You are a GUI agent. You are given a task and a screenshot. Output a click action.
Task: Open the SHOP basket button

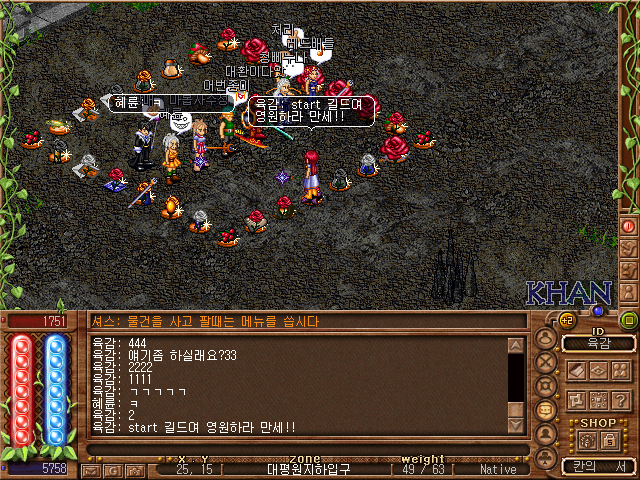point(587,439)
